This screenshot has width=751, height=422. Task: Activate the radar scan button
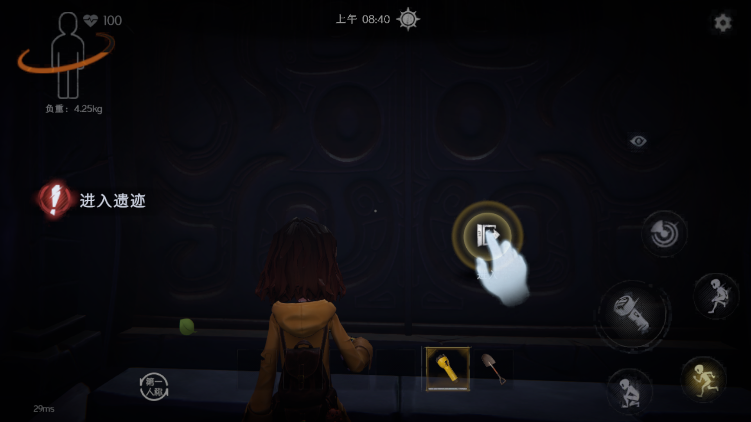[664, 234]
